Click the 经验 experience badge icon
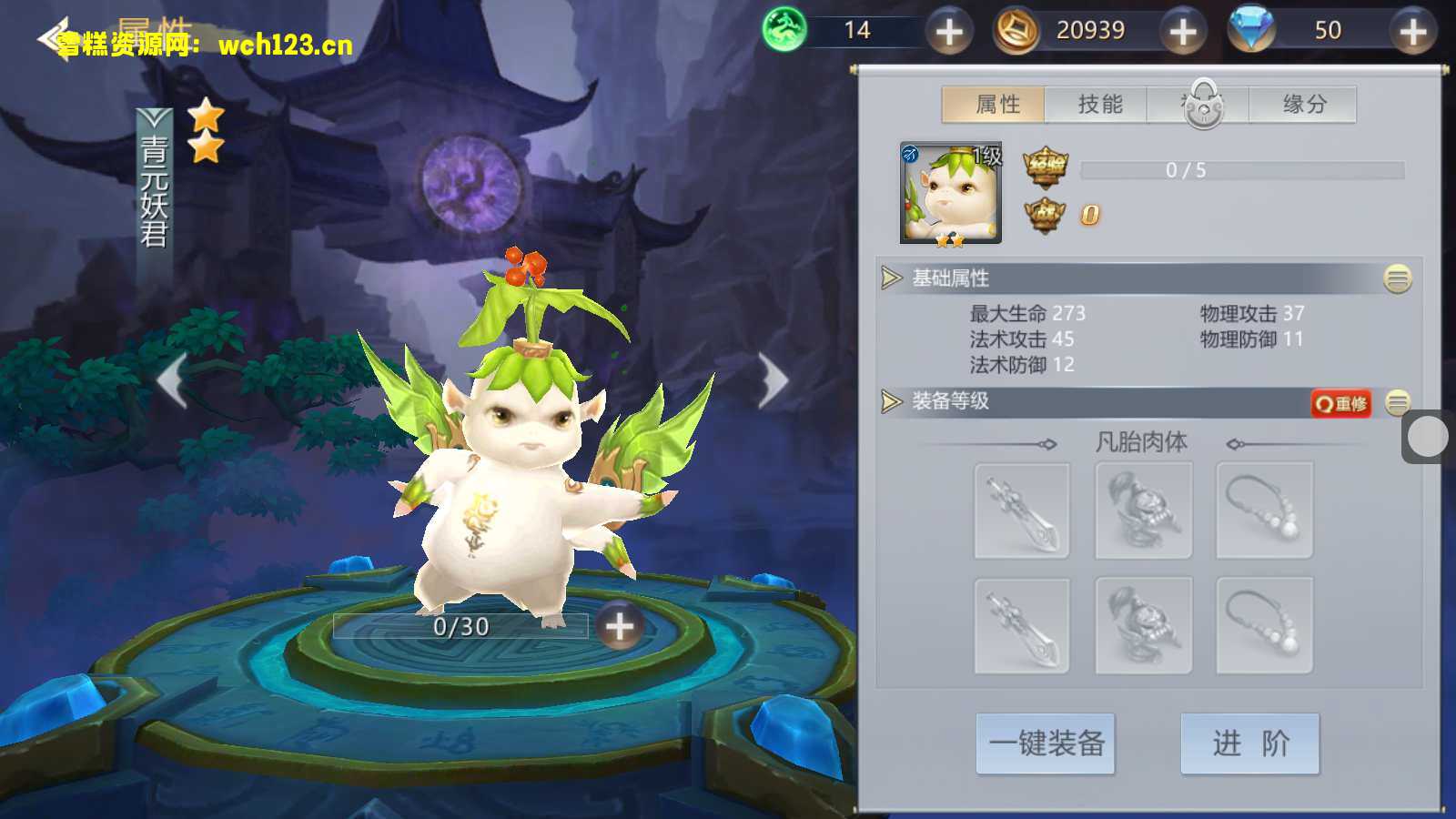1456x819 pixels. click(1045, 167)
